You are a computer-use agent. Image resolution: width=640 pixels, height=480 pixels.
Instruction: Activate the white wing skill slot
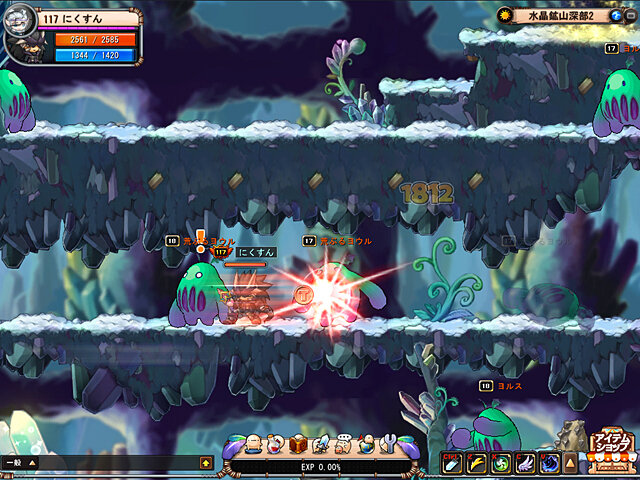[523, 463]
